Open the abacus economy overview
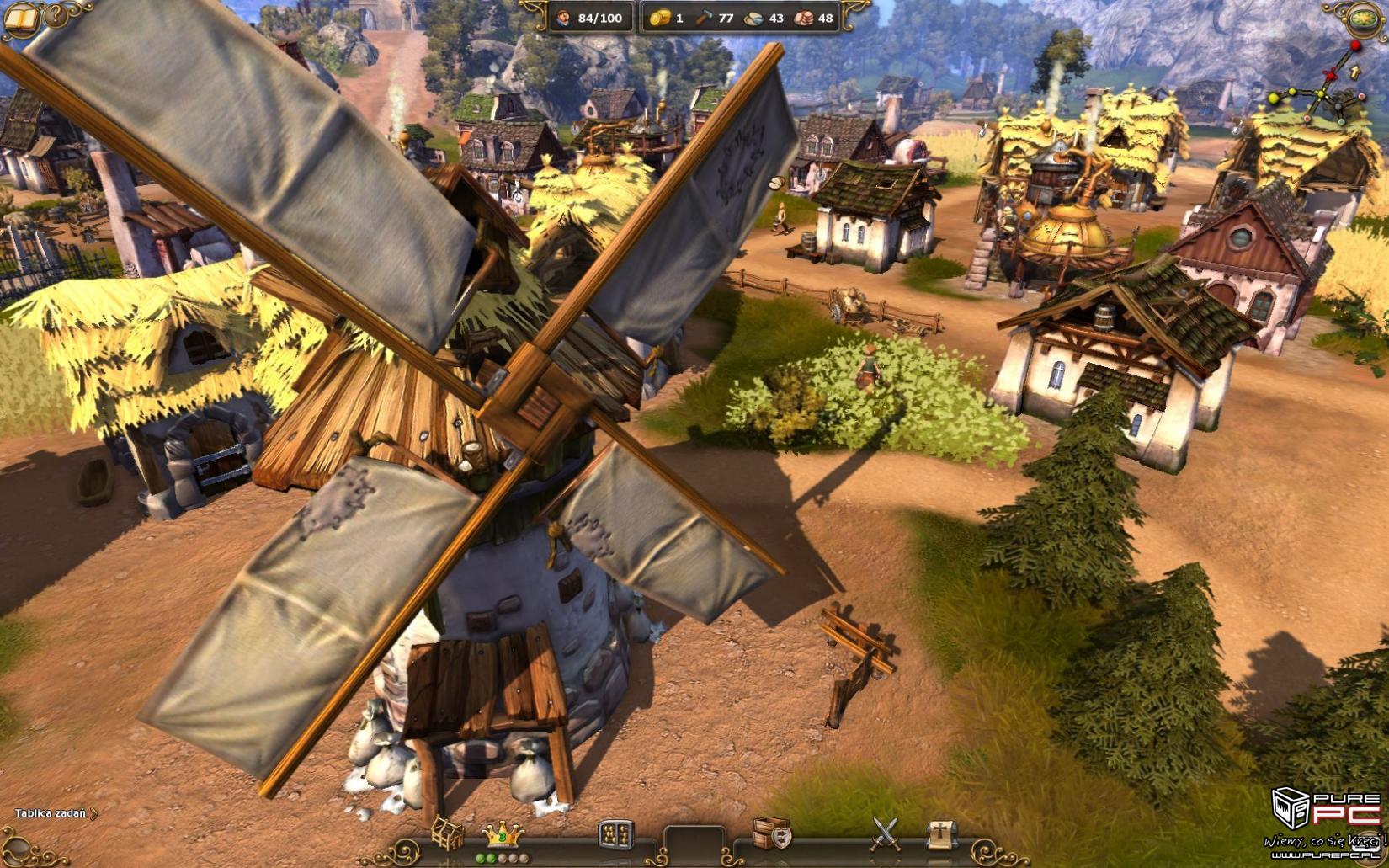The width and height of the screenshot is (1389, 868). (615, 834)
